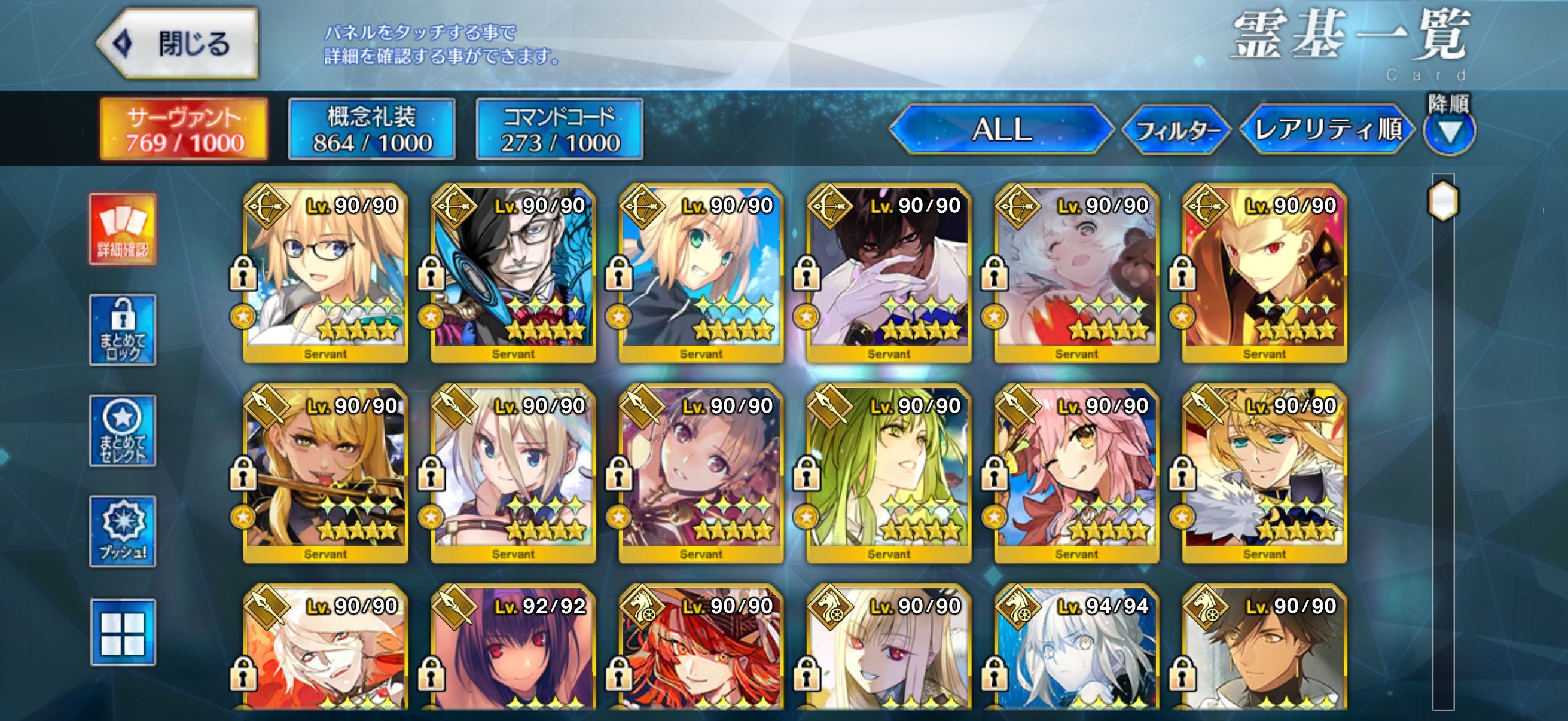The width and height of the screenshot is (1568, 721).
Task: Show the コマンドコード tab
Action: coord(559,130)
